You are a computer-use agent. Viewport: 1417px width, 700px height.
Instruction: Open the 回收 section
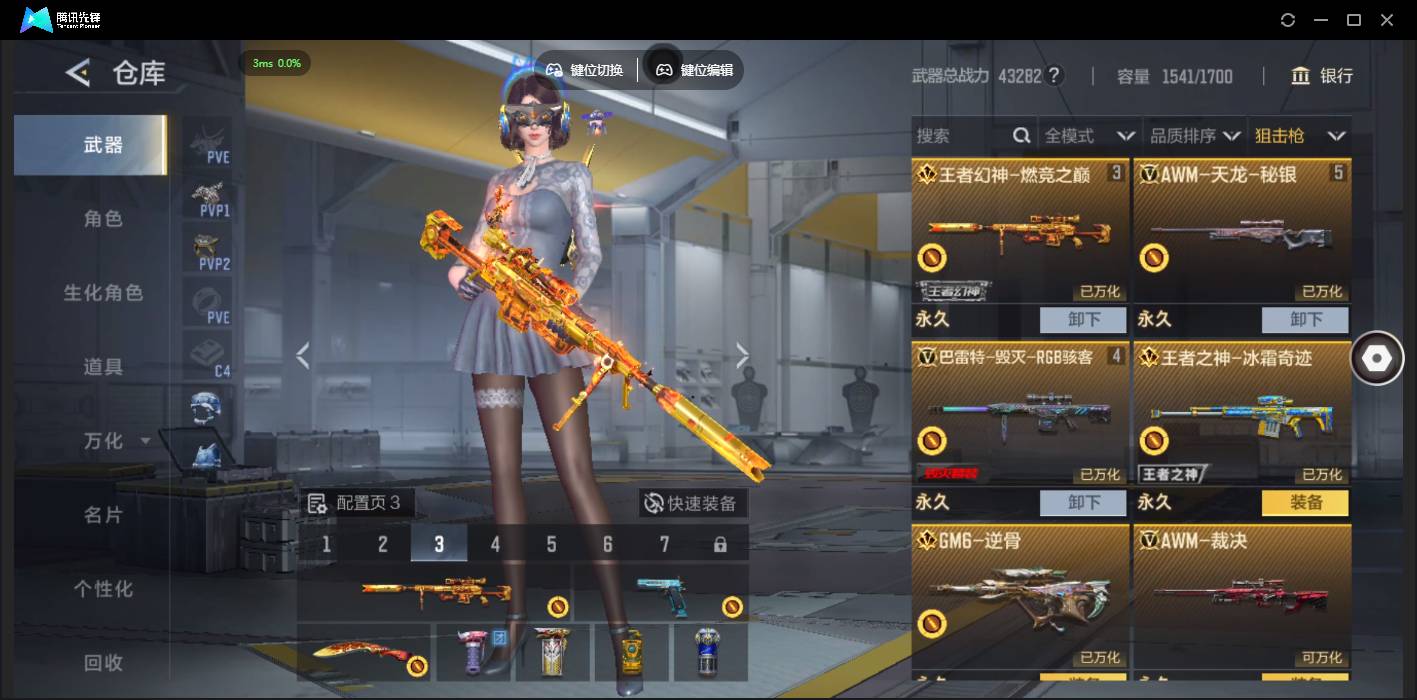[x=103, y=662]
